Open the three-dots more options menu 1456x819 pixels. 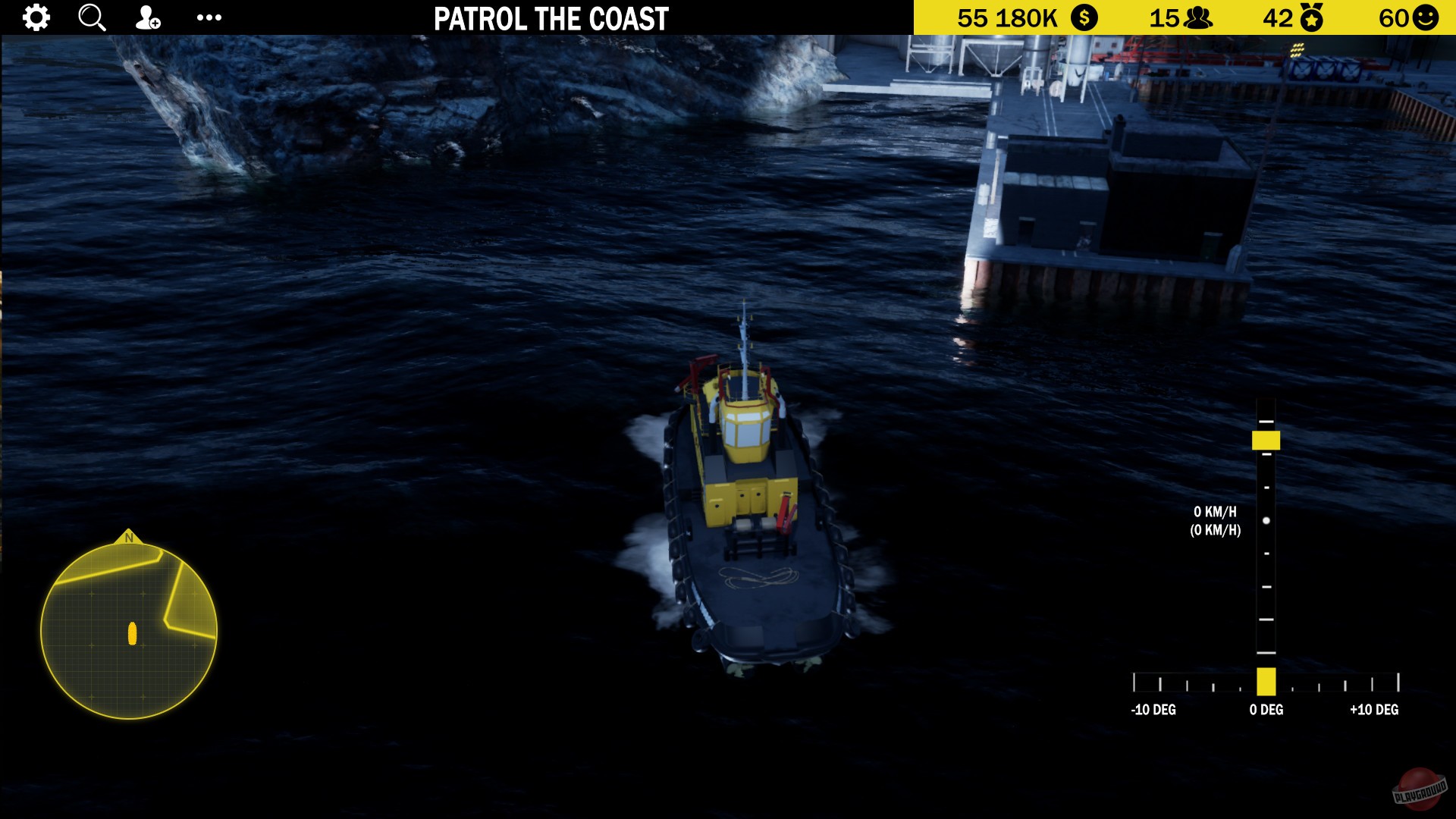pyautogui.click(x=208, y=17)
